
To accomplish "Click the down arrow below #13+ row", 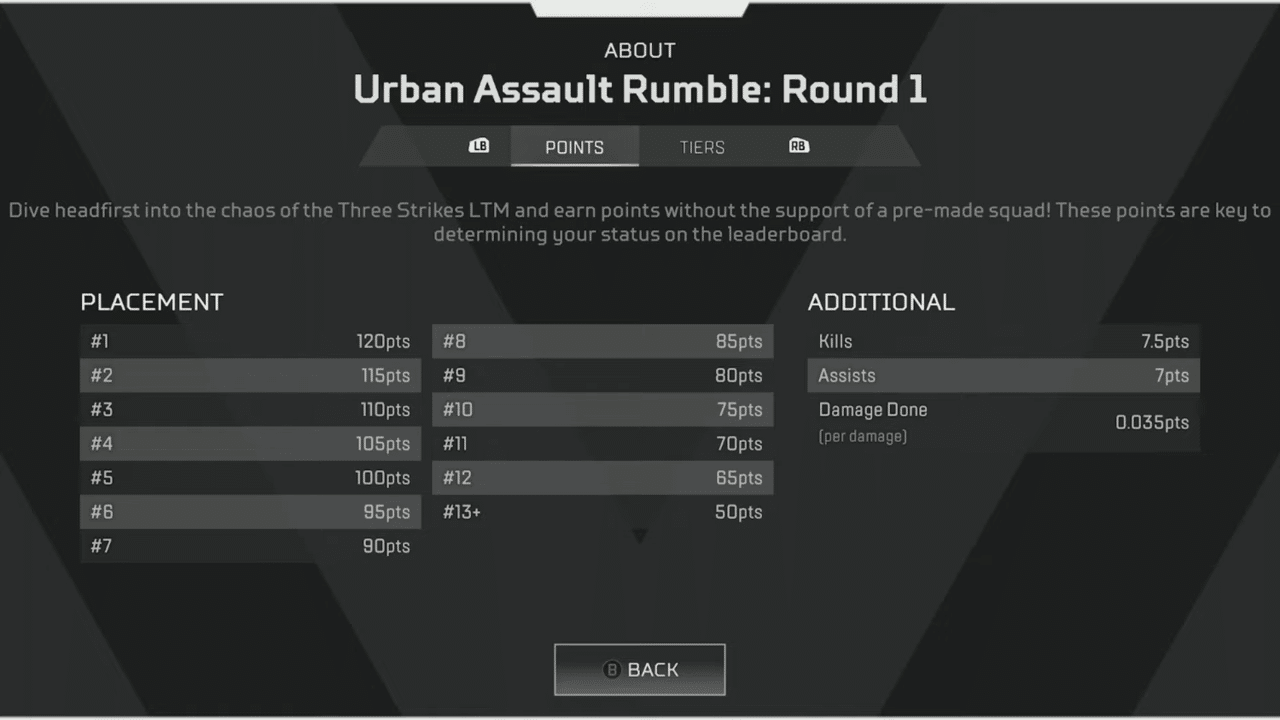I will [x=640, y=536].
